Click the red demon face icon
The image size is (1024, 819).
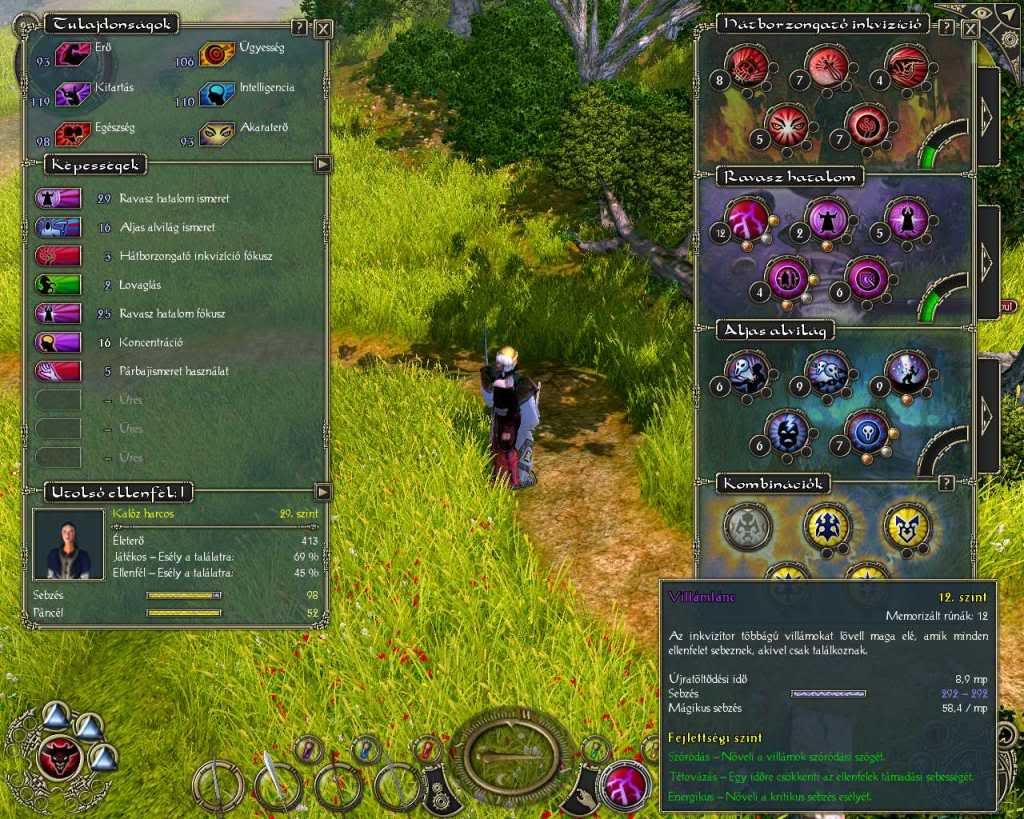(x=58, y=757)
